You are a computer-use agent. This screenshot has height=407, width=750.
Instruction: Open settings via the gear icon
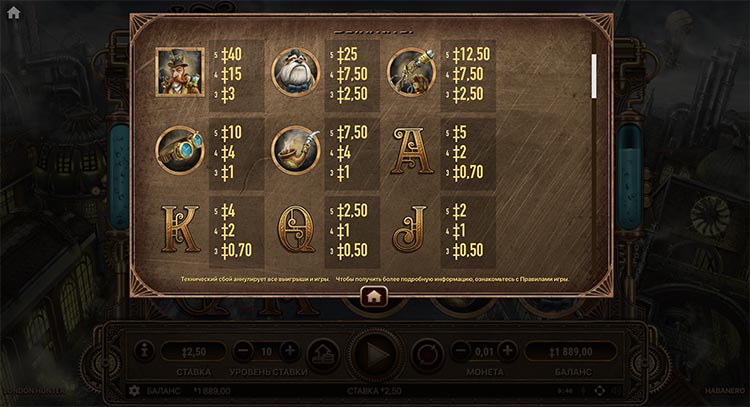pyautogui.click(x=135, y=389)
